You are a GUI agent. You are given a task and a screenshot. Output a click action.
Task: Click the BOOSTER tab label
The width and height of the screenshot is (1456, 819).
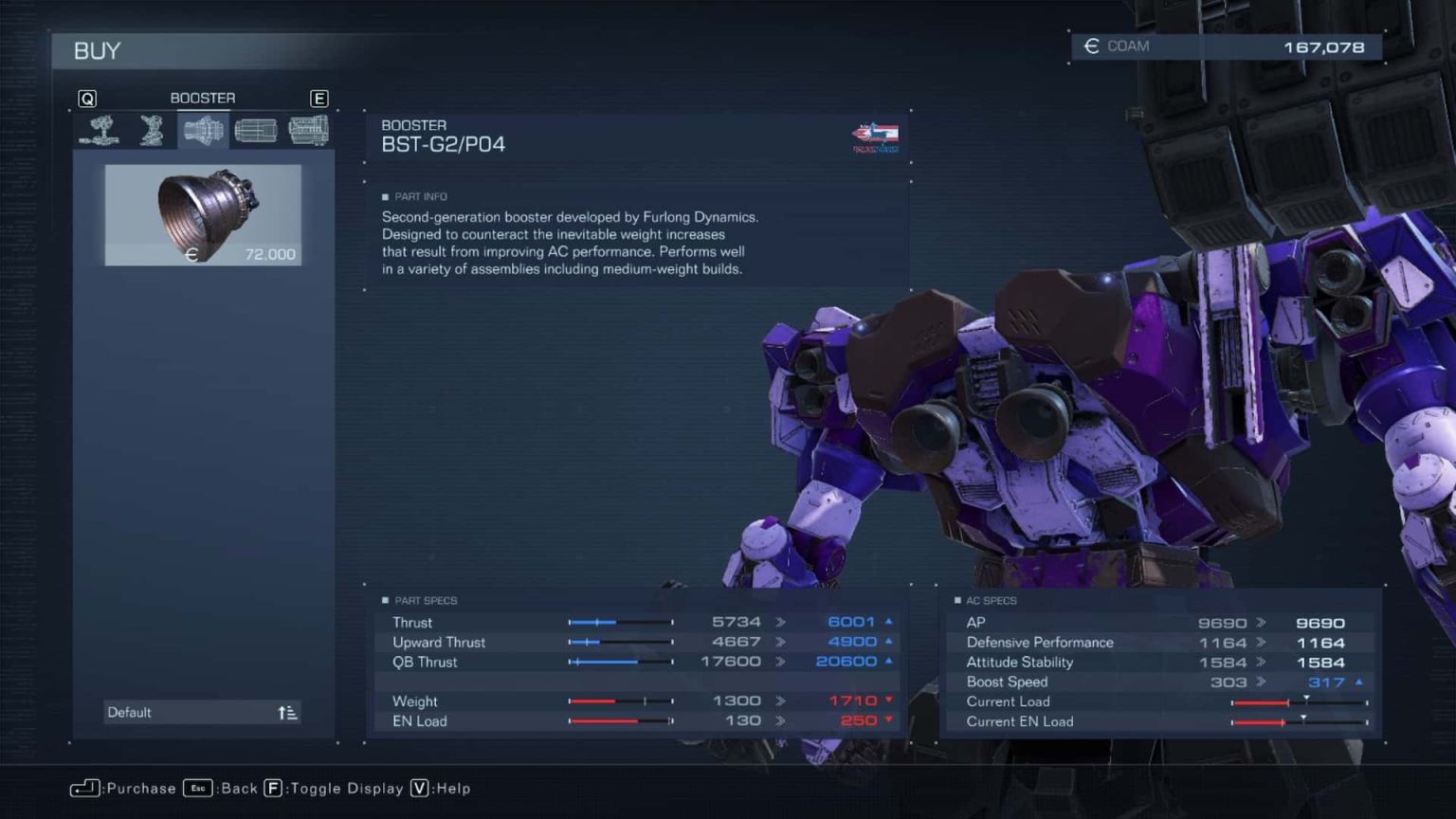202,98
